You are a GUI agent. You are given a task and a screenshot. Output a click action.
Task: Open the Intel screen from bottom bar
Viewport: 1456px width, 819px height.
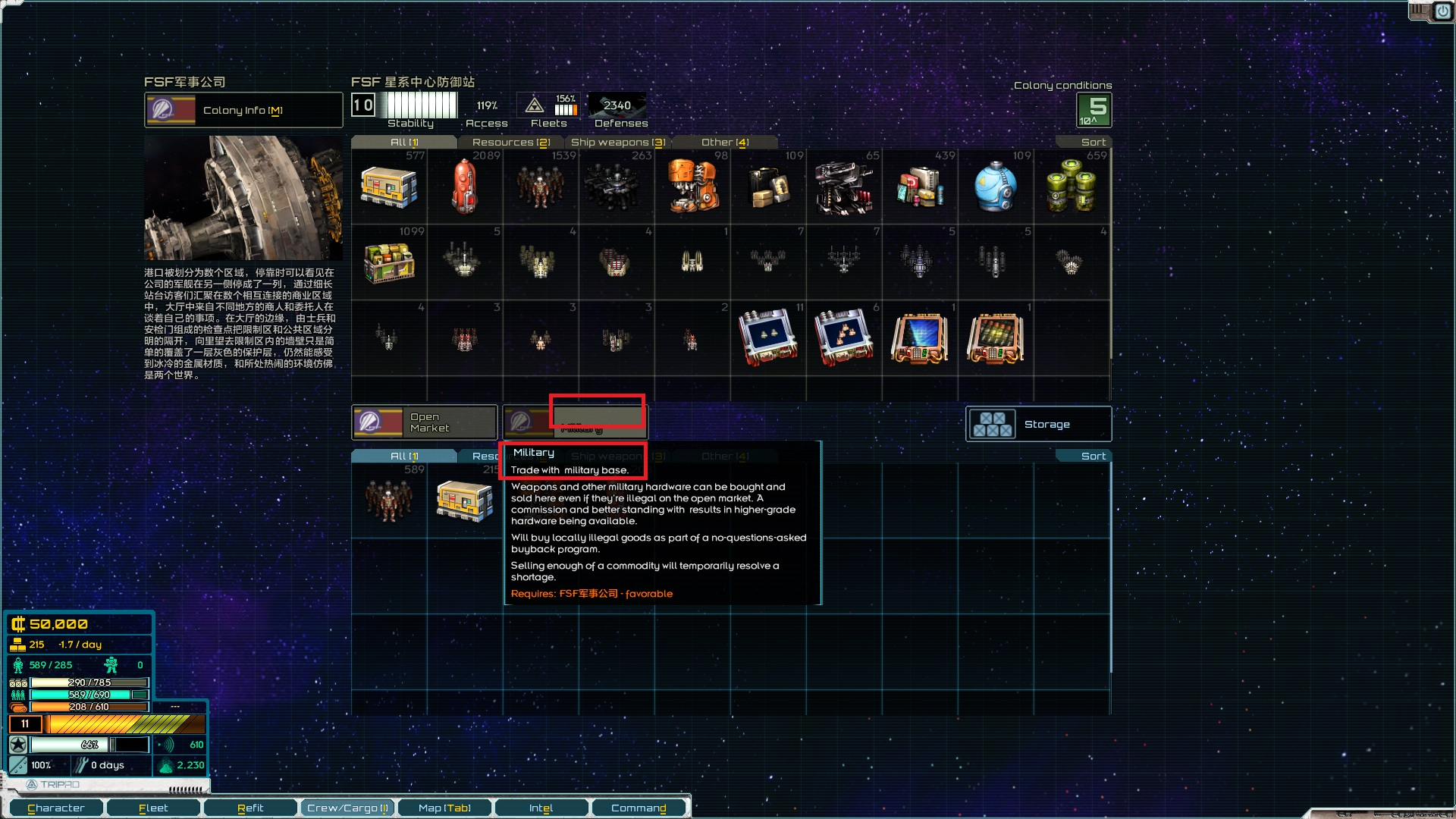coord(541,808)
